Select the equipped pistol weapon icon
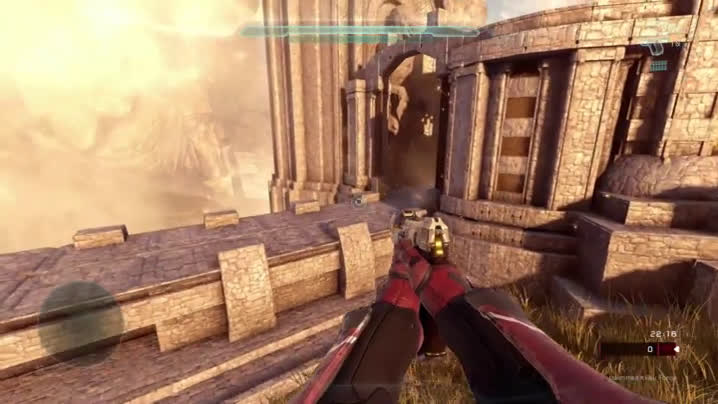The height and width of the screenshot is (404, 718). point(655,48)
